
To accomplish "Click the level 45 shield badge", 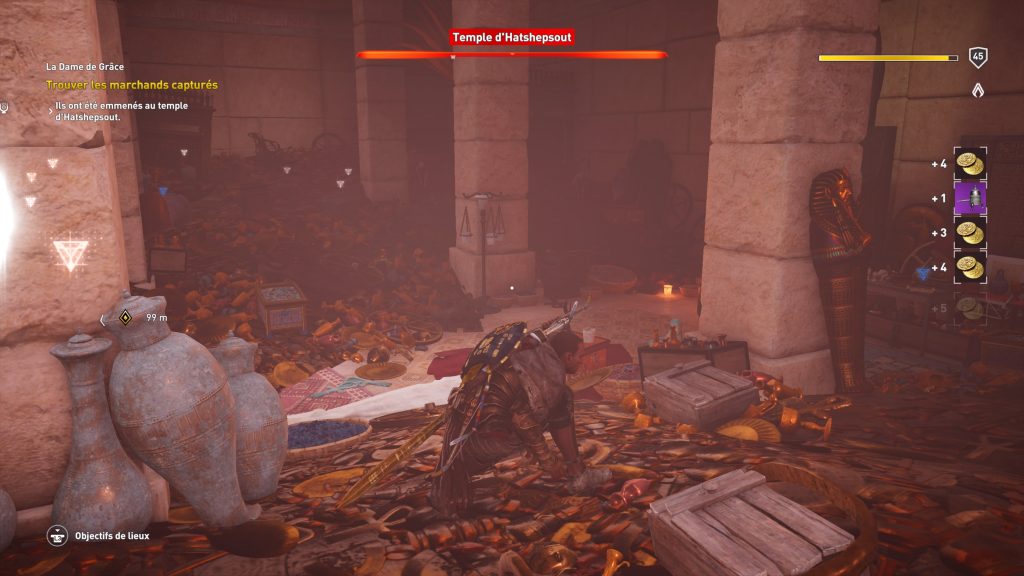I will (x=979, y=58).
